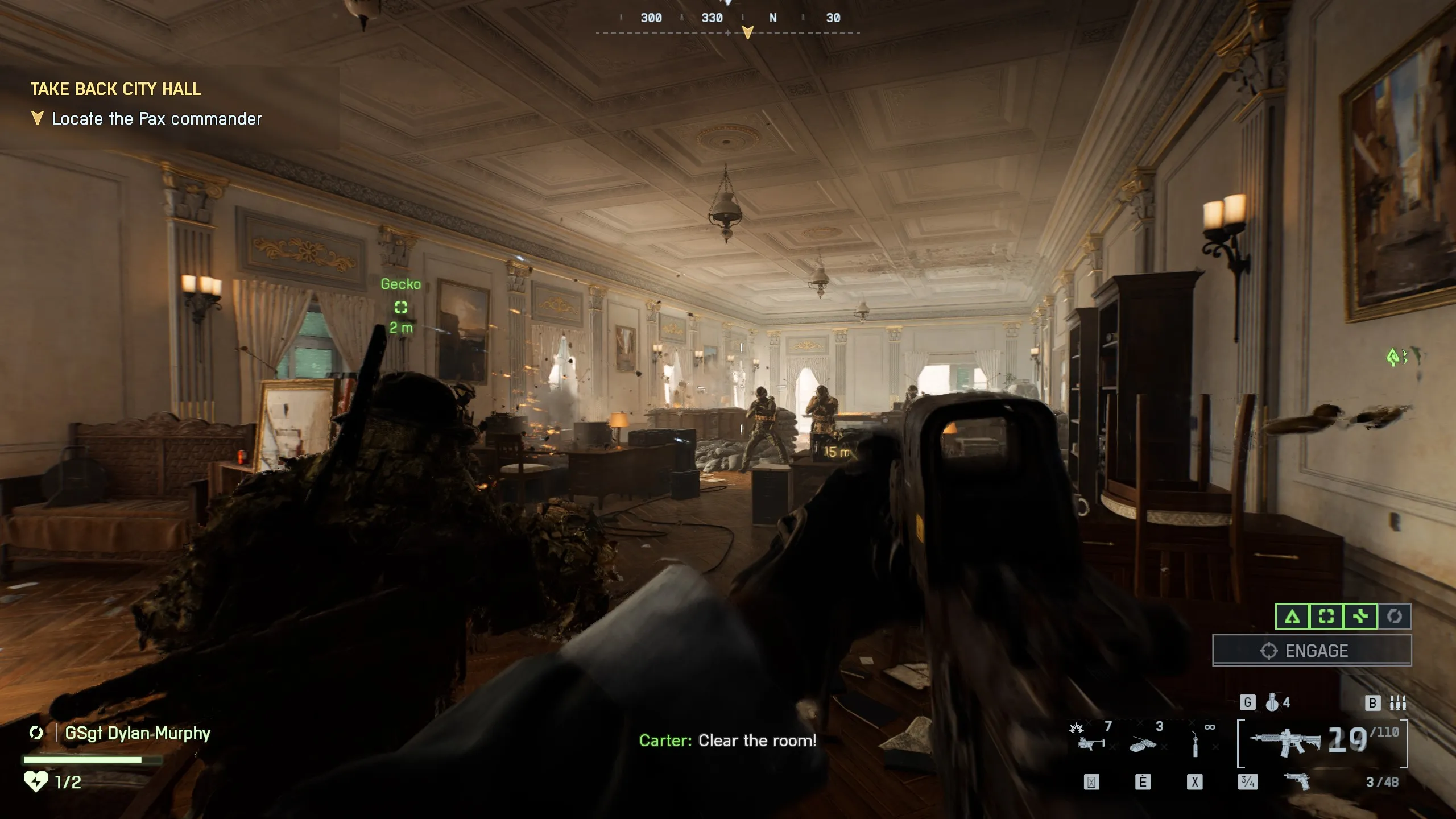The height and width of the screenshot is (819, 1456).
Task: Expand the Take Back City Hall objective chevron
Action: pos(37,118)
